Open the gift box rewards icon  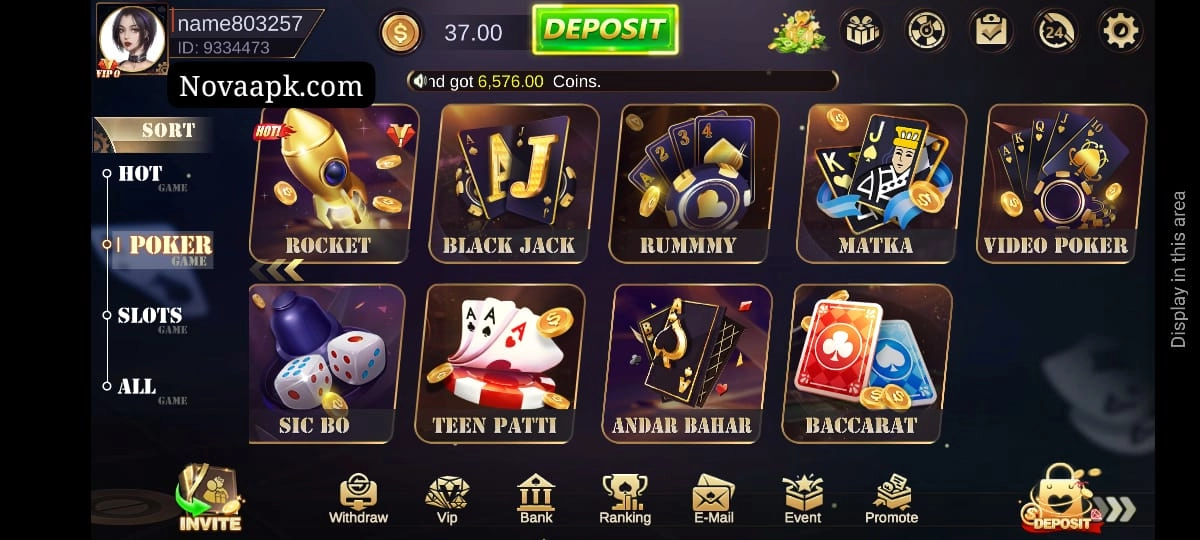click(860, 31)
